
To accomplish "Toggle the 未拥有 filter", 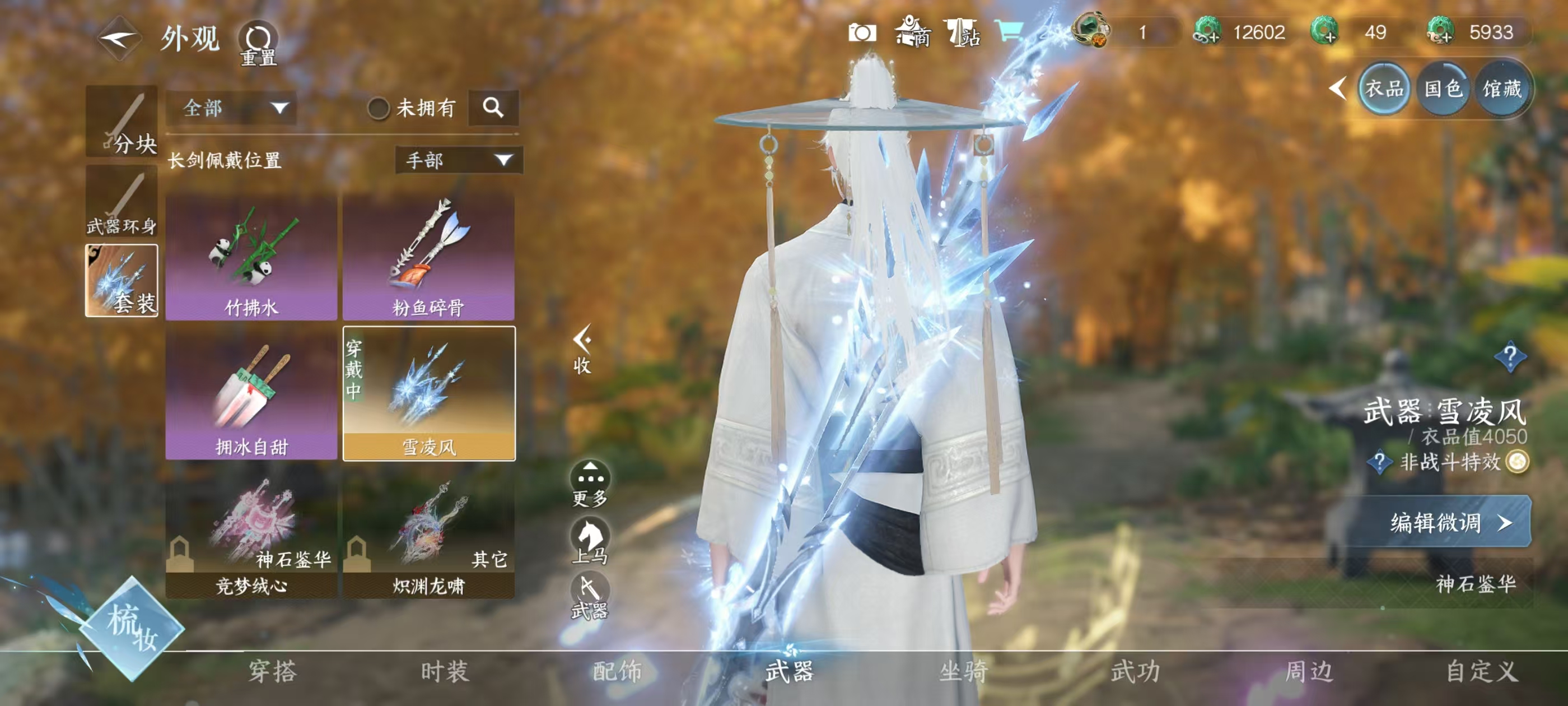I will tap(379, 109).
